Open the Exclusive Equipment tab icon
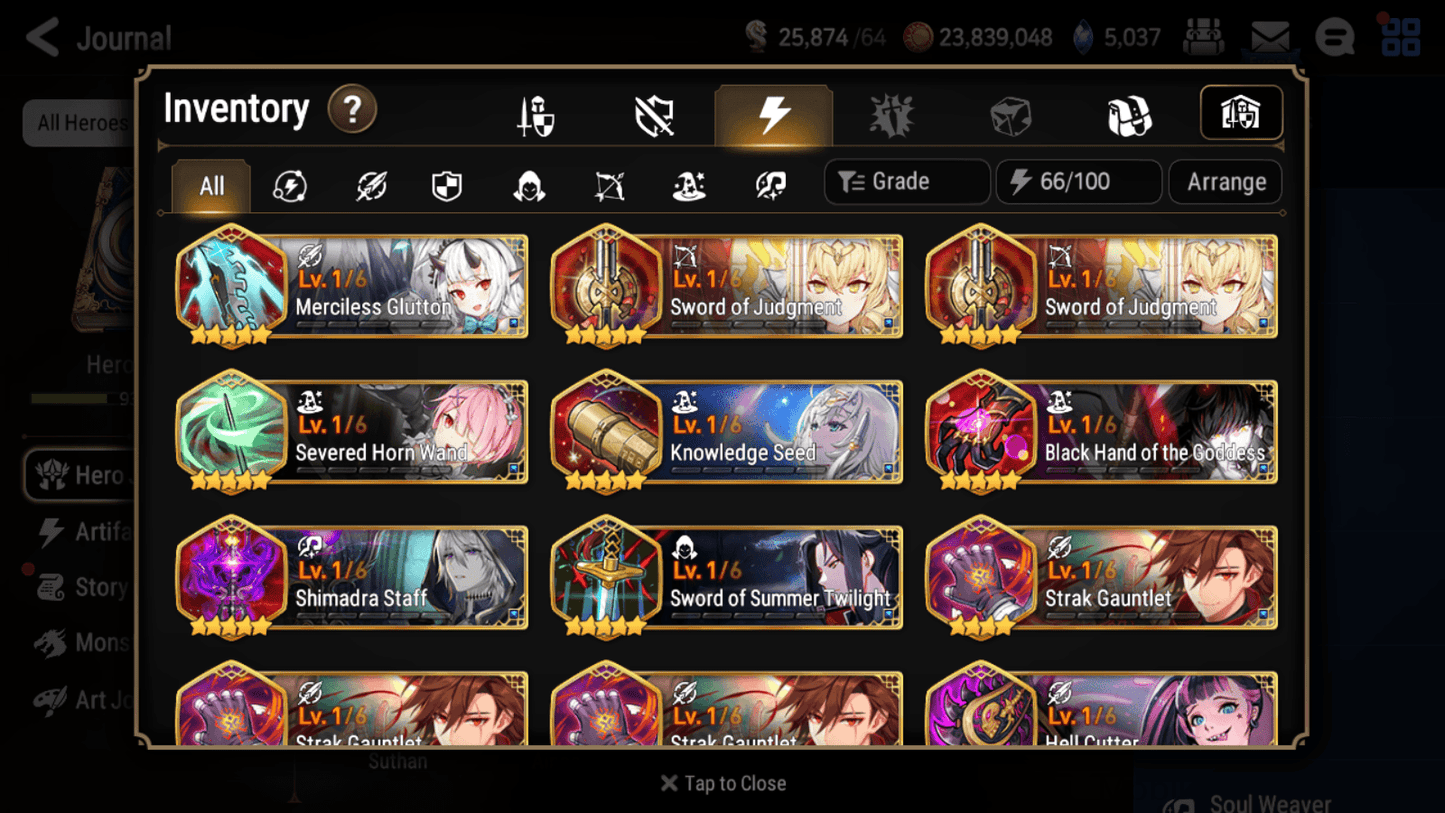Screen dimensions: 1445x813 click(x=655, y=114)
